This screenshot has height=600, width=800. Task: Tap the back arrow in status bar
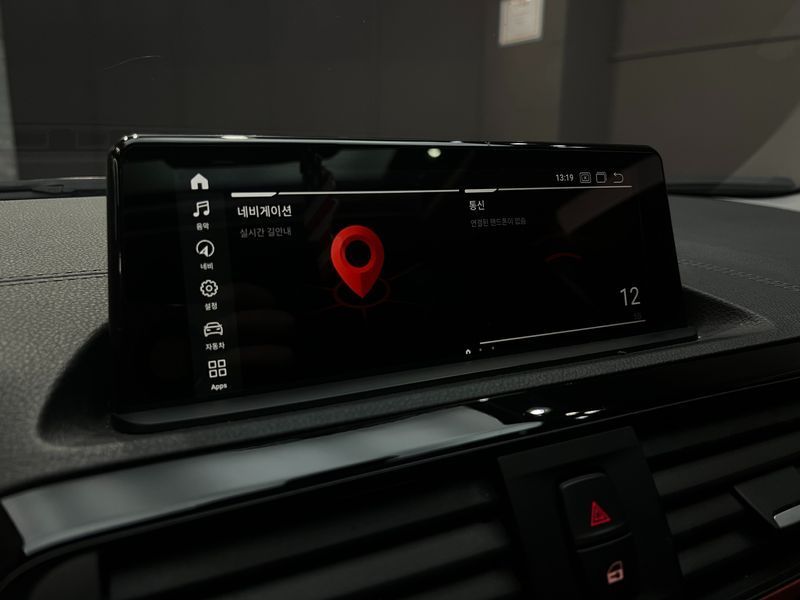tap(618, 178)
